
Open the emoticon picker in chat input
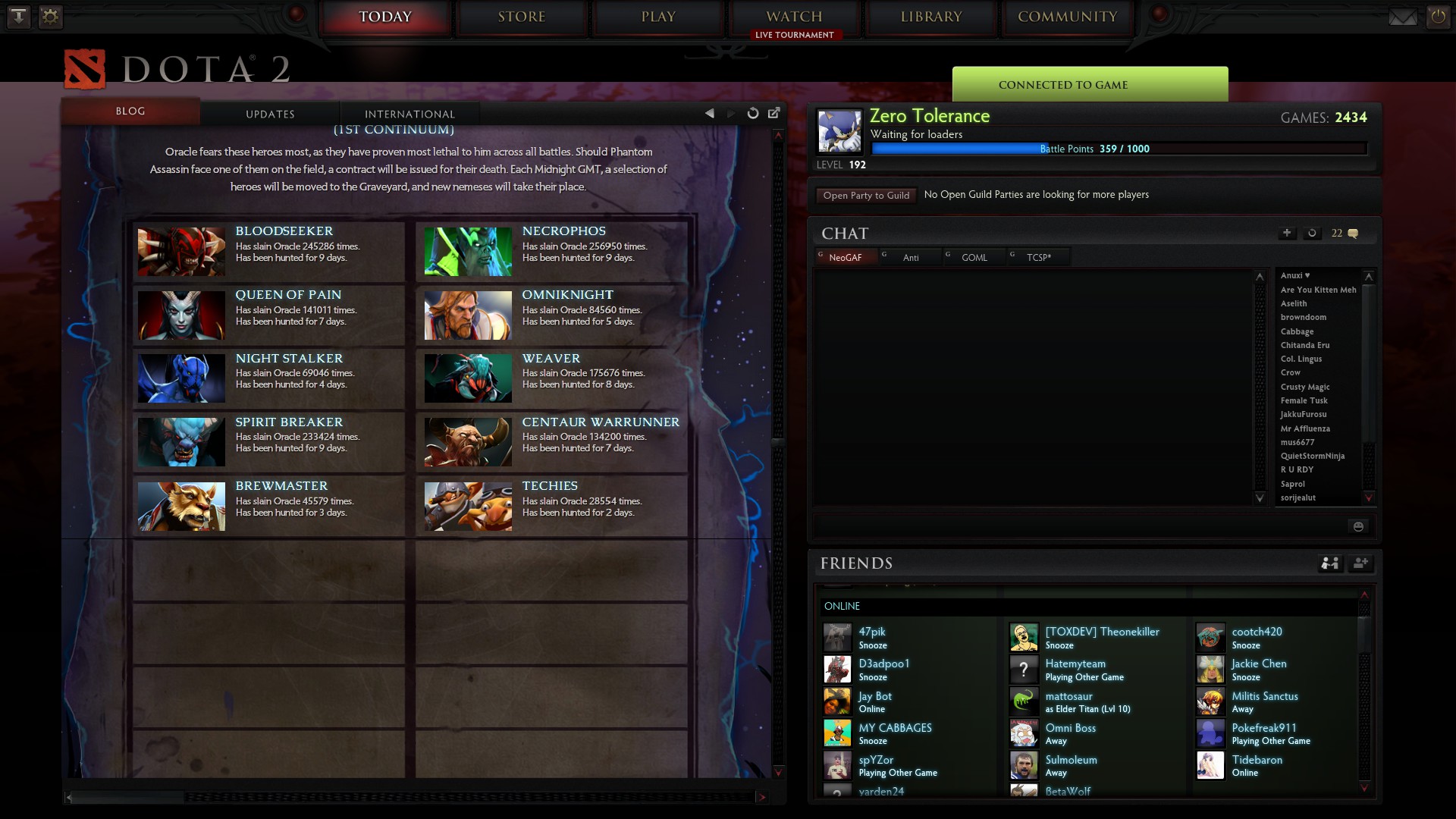click(x=1358, y=526)
